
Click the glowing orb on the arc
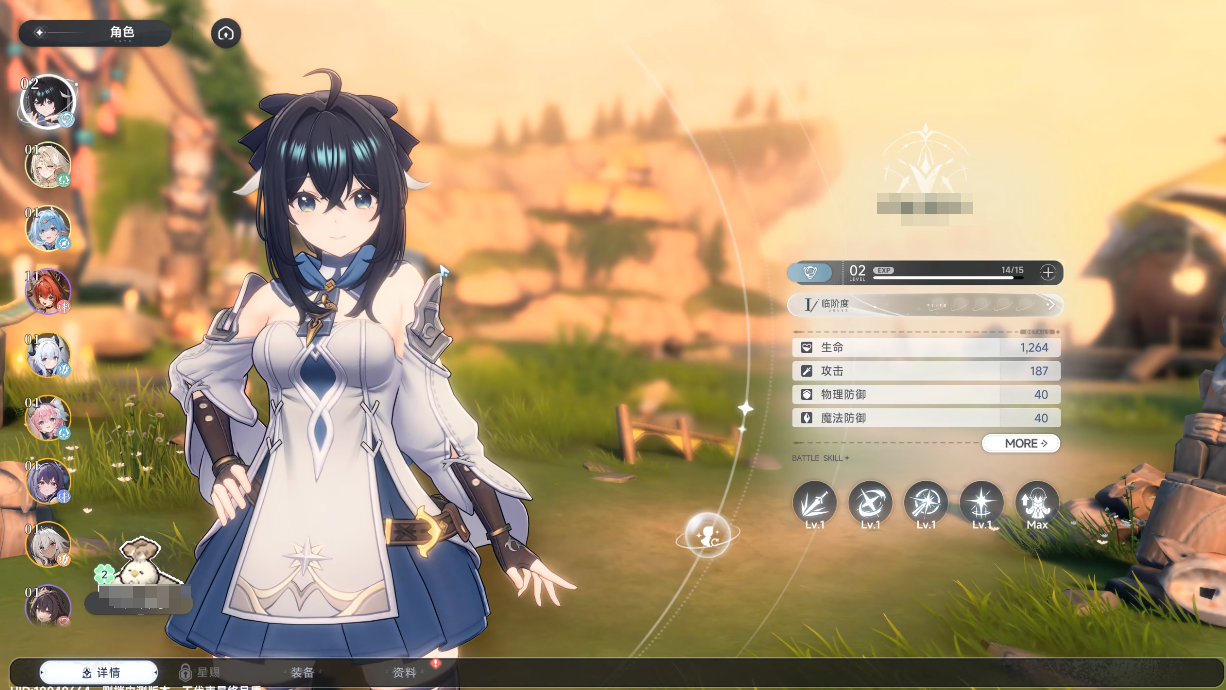[708, 535]
